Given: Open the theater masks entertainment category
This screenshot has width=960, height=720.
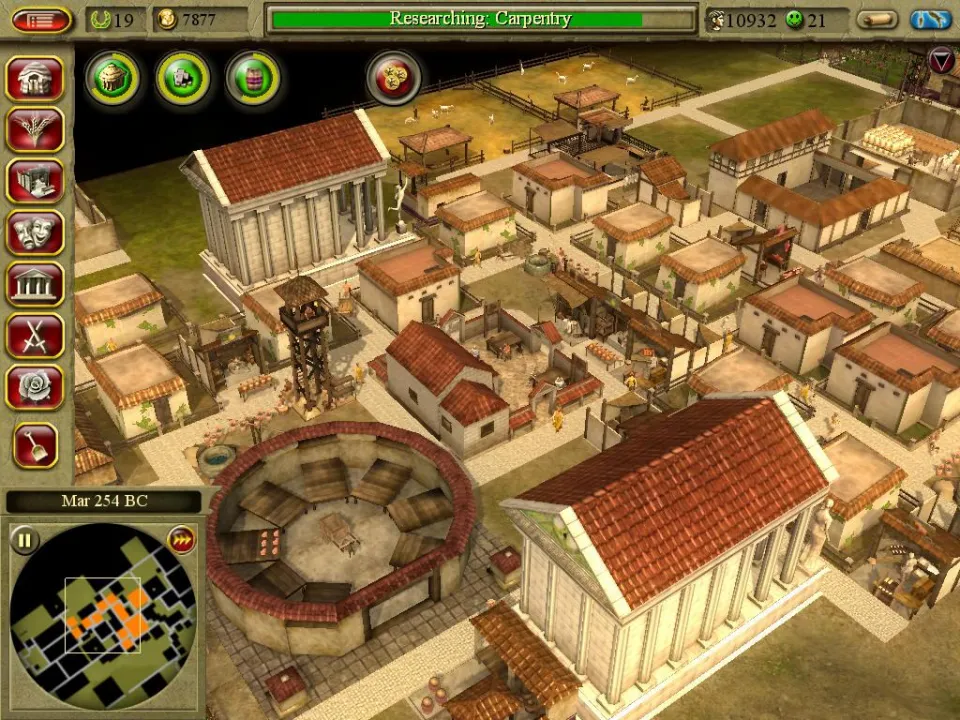Looking at the screenshot, I should pyautogui.click(x=35, y=232).
